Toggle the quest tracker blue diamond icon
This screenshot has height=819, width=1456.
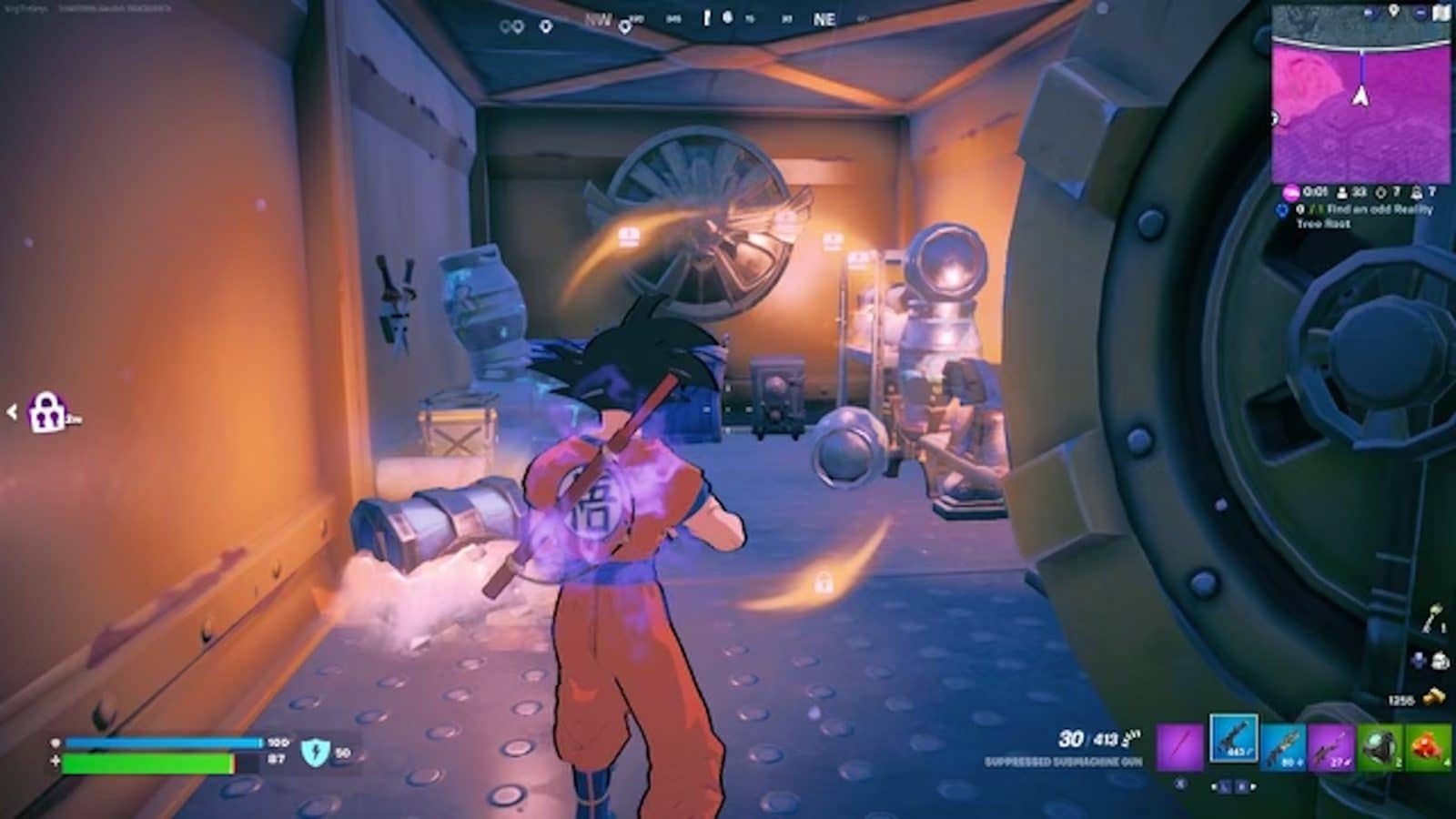pyautogui.click(x=1281, y=210)
